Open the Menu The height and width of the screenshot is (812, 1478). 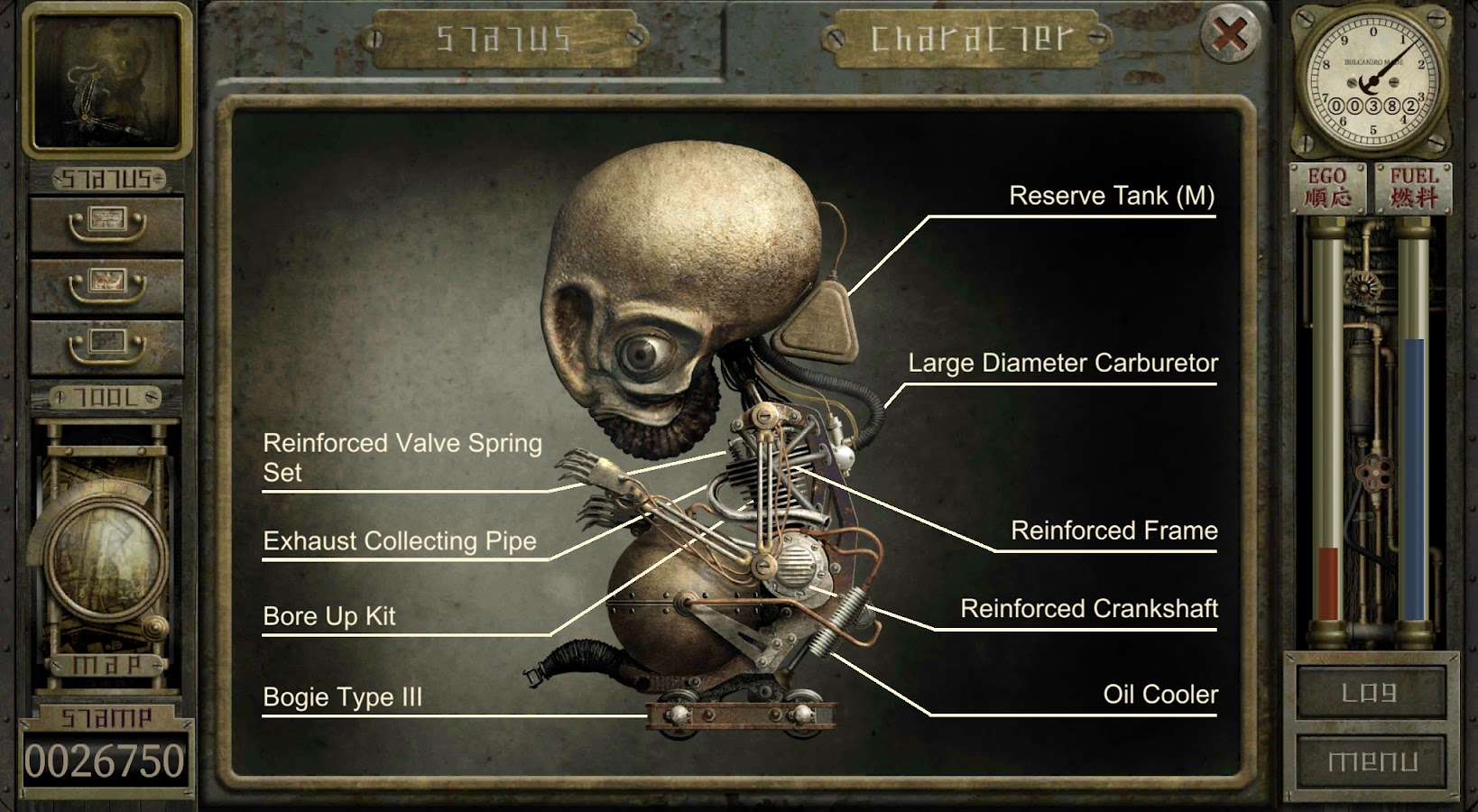point(1373,761)
